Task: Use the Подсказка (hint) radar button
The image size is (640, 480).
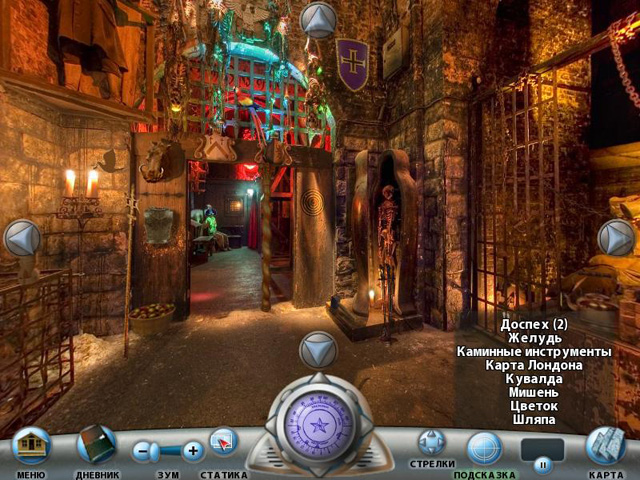Action: [485, 447]
